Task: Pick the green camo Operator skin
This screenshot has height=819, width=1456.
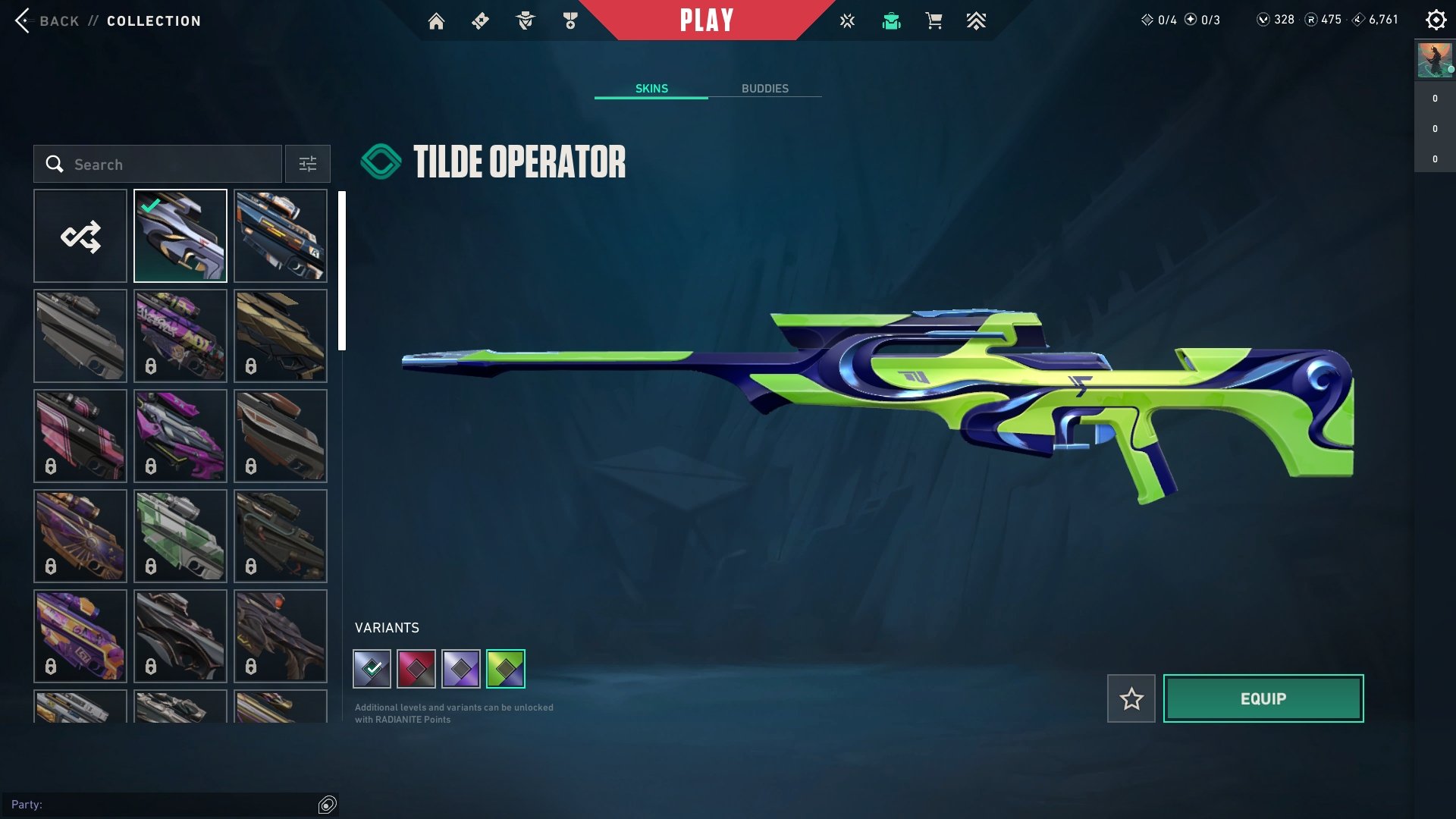Action: (180, 536)
